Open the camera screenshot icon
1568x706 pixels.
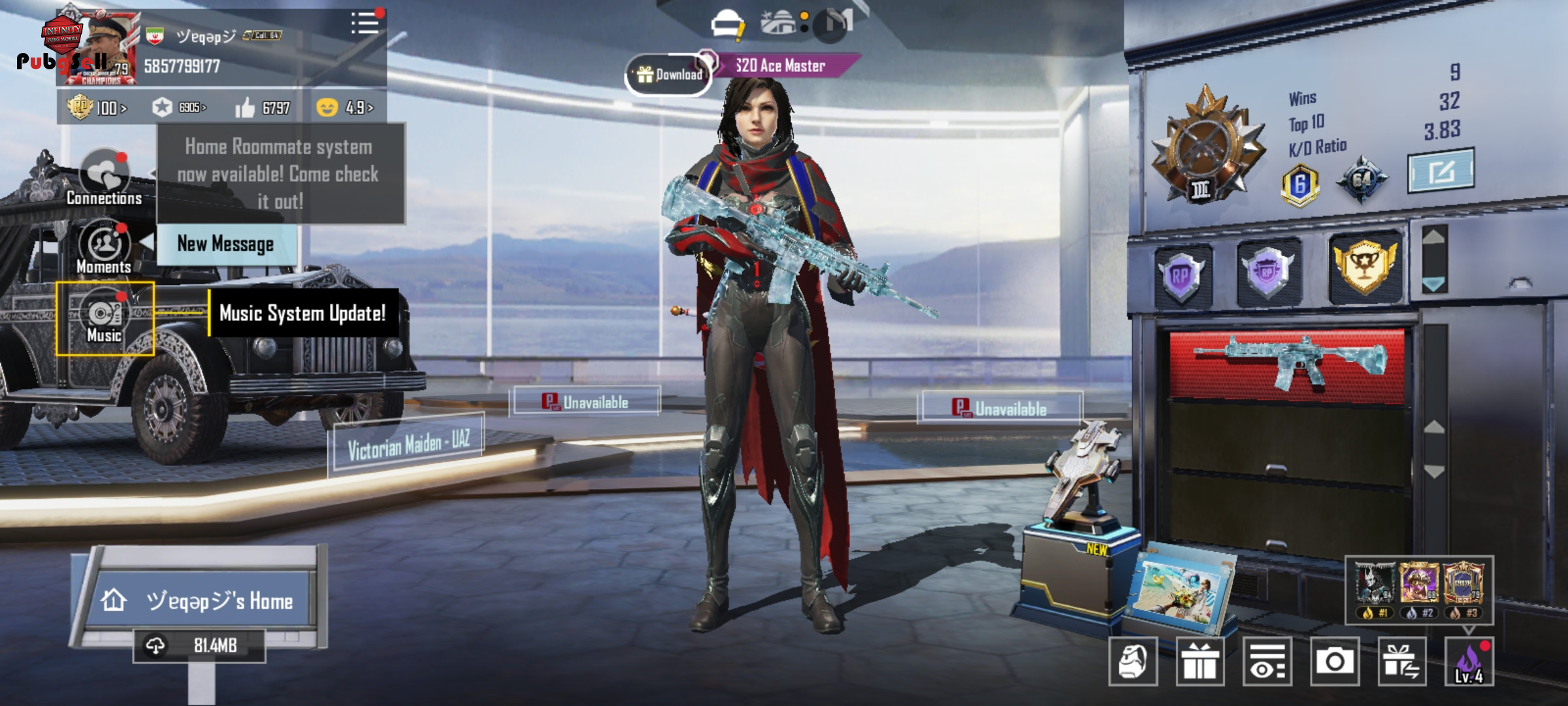coord(1335,661)
